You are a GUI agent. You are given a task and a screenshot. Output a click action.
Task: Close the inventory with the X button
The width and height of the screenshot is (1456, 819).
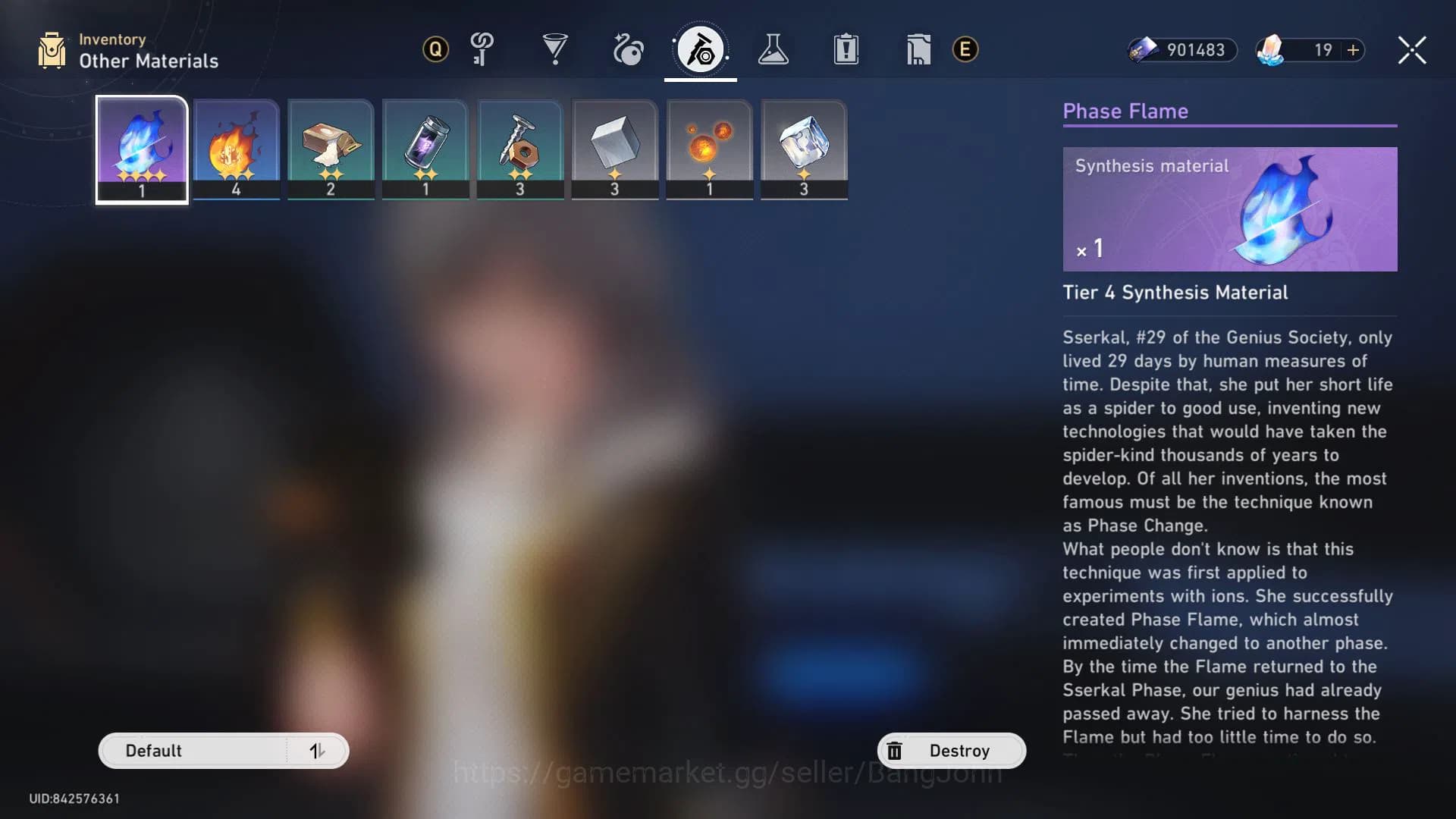coord(1411,50)
